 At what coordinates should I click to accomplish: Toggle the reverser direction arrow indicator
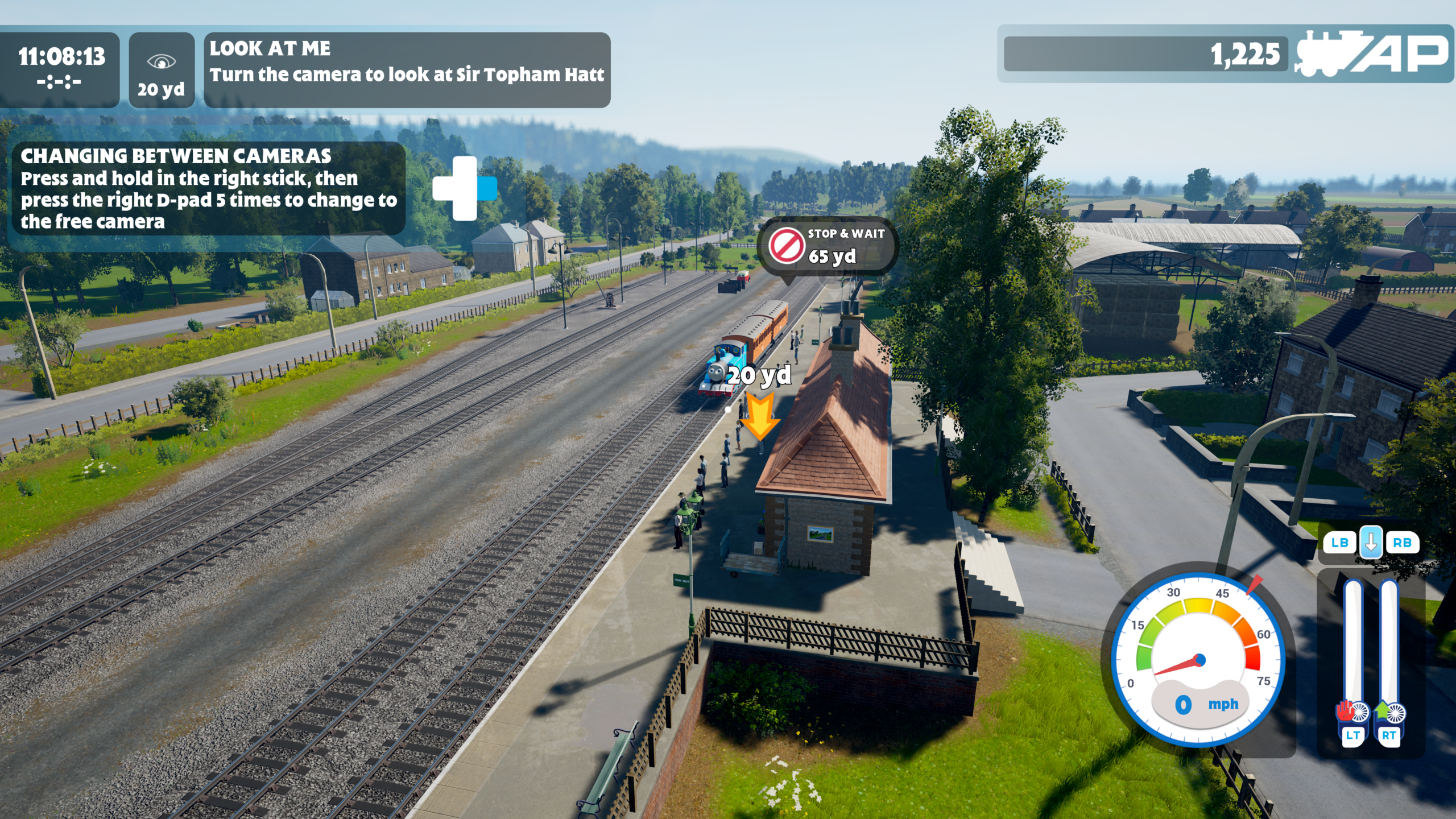[1371, 542]
